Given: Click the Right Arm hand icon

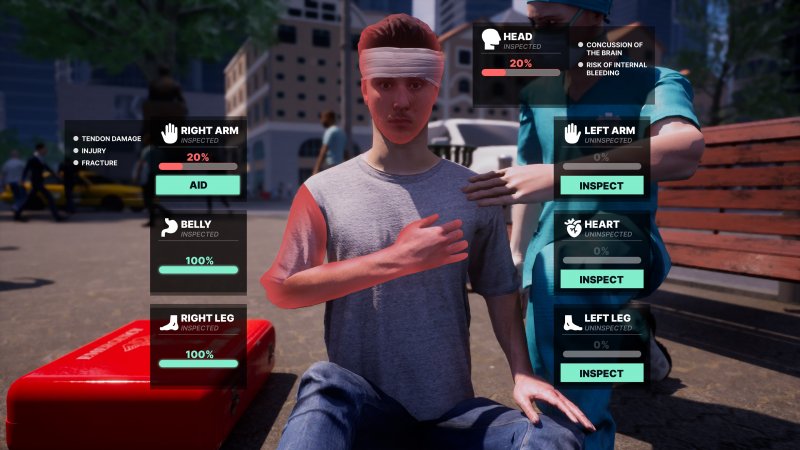Looking at the screenshot, I should [x=170, y=131].
